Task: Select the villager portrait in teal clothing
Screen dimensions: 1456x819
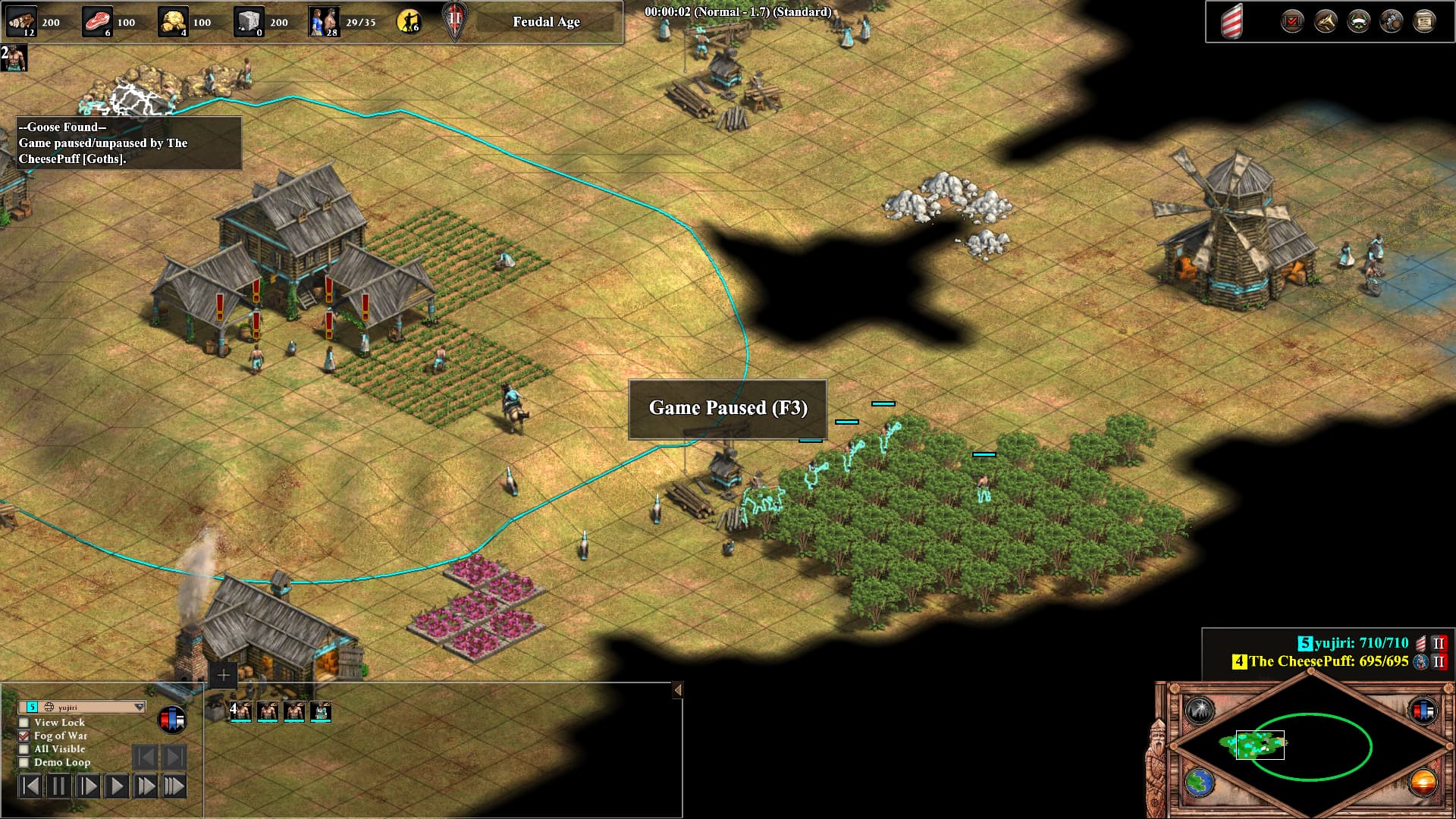Action: coord(321,711)
